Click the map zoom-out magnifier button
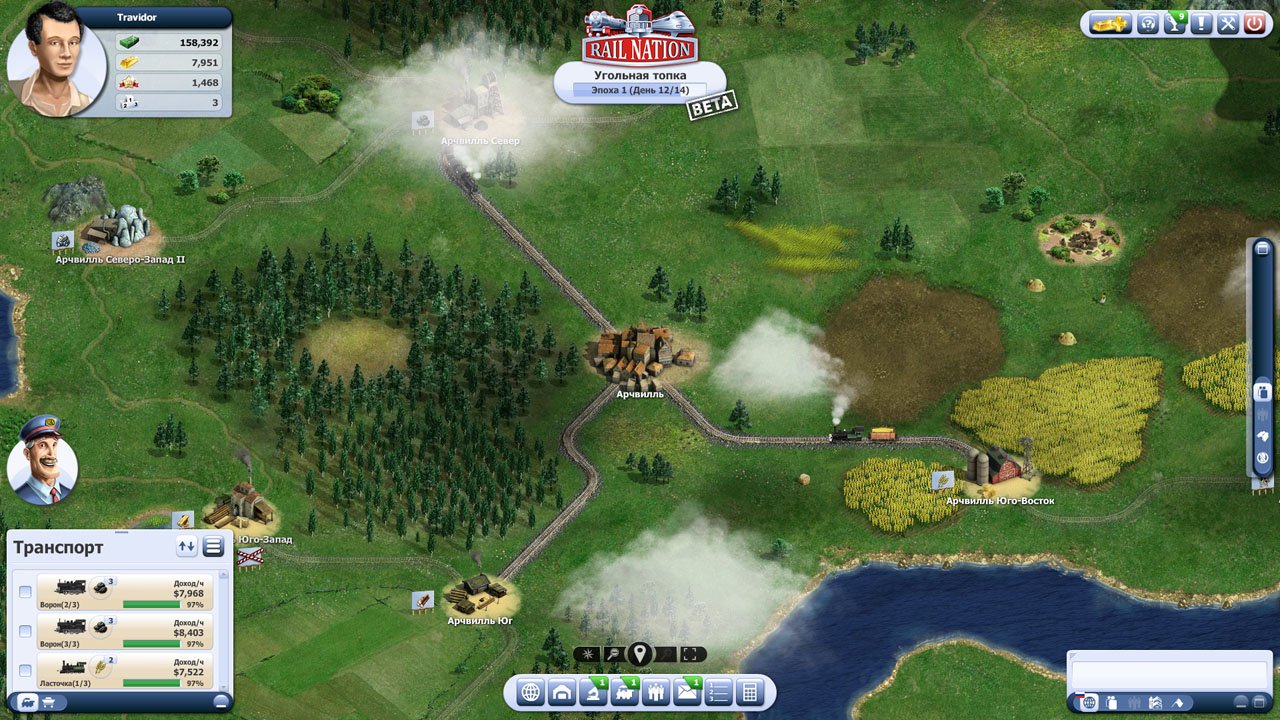Image resolution: width=1280 pixels, height=720 pixels. click(613, 655)
